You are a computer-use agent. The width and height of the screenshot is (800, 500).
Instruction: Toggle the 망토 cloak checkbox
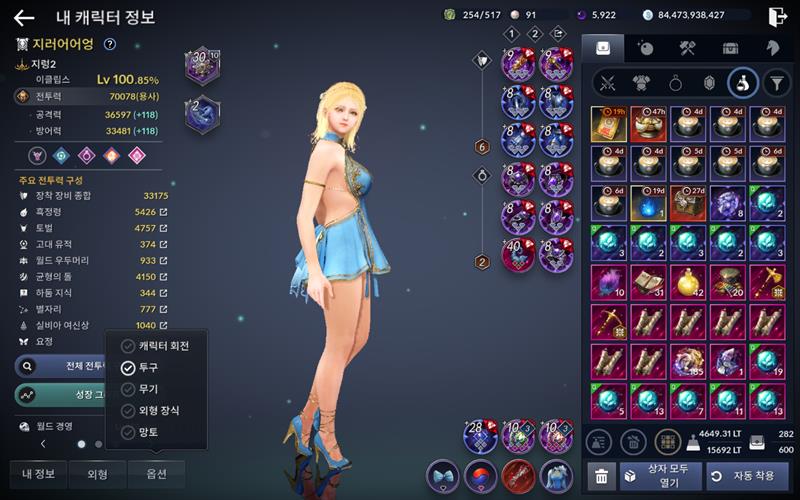point(128,433)
